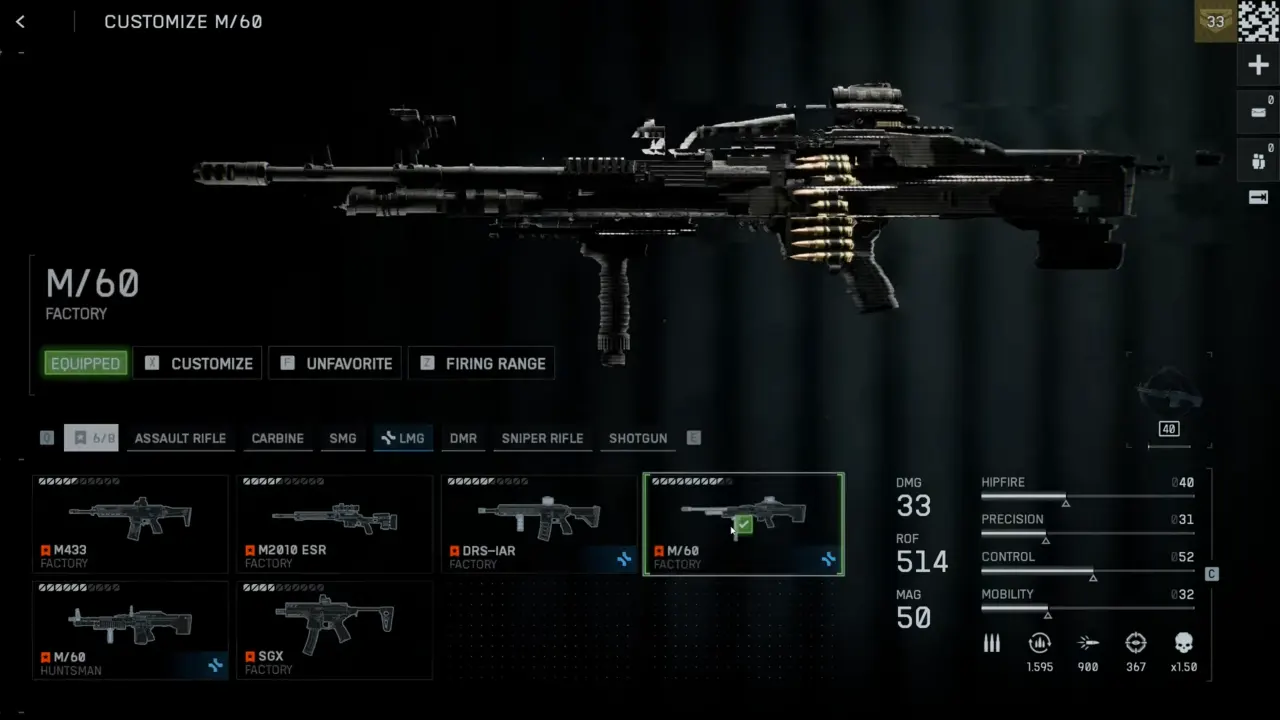1280x720 pixels.
Task: Select the M/60 Huntsman variant tile
Action: (x=131, y=630)
